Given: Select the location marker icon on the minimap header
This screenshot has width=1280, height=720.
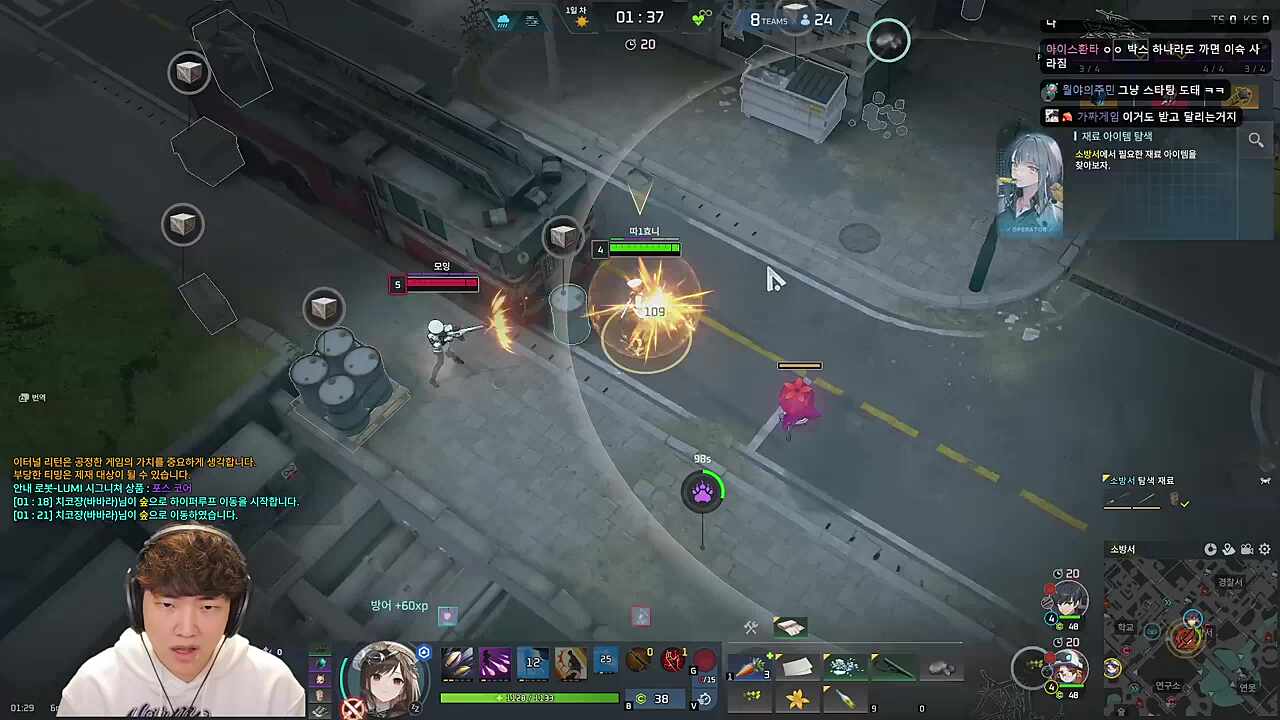Looking at the screenshot, I should [x=1227, y=550].
